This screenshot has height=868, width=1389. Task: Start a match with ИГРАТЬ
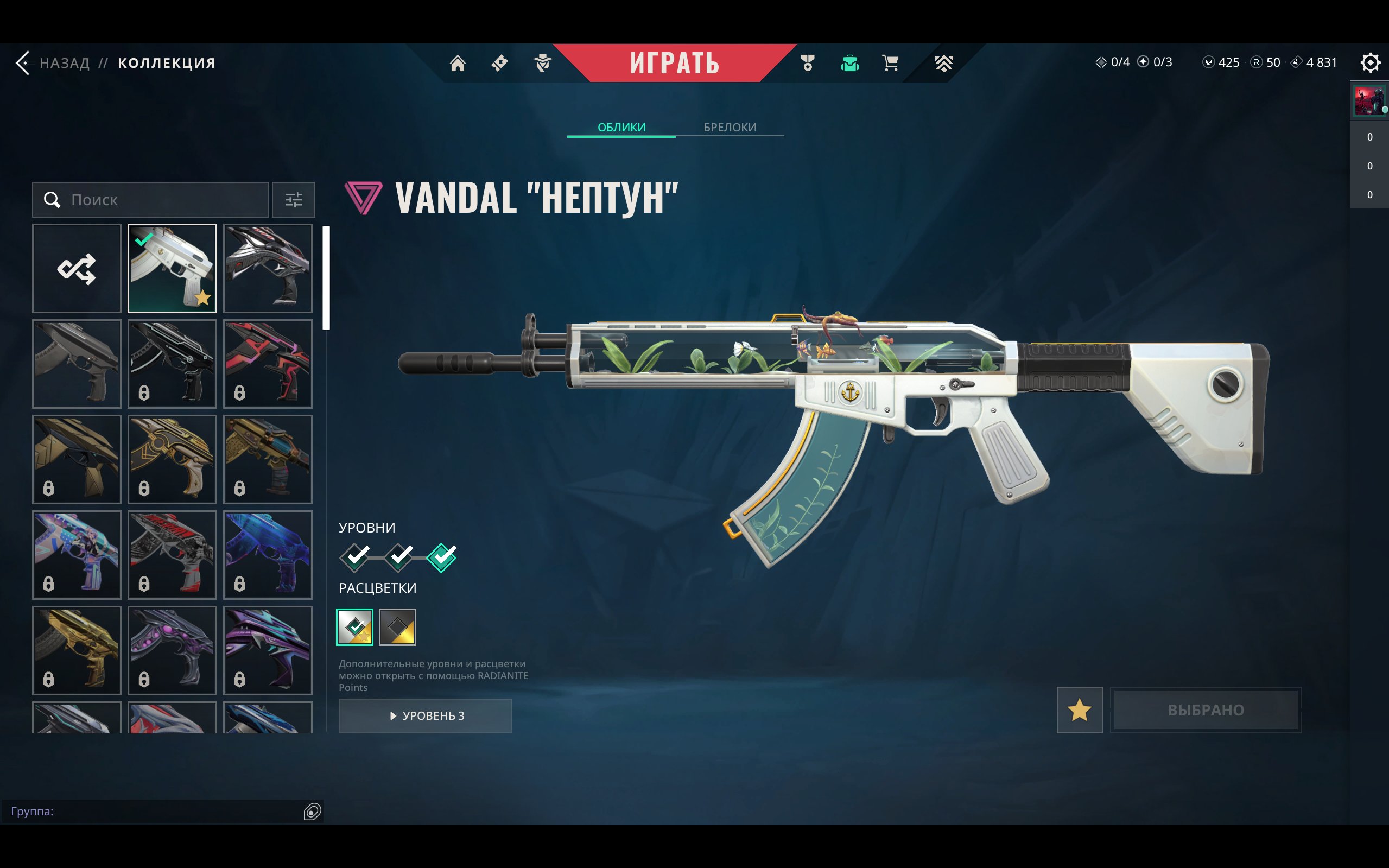point(674,62)
